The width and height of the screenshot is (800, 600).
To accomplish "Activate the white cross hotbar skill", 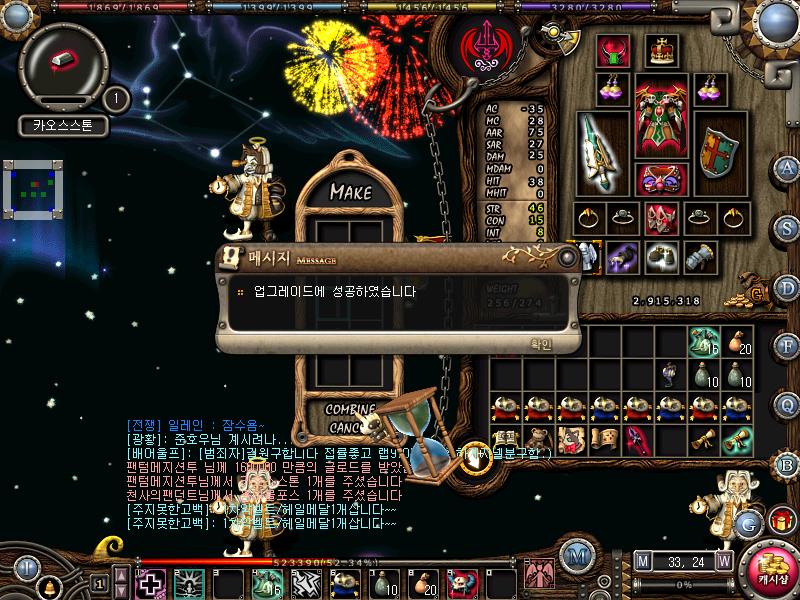I will pos(151,582).
